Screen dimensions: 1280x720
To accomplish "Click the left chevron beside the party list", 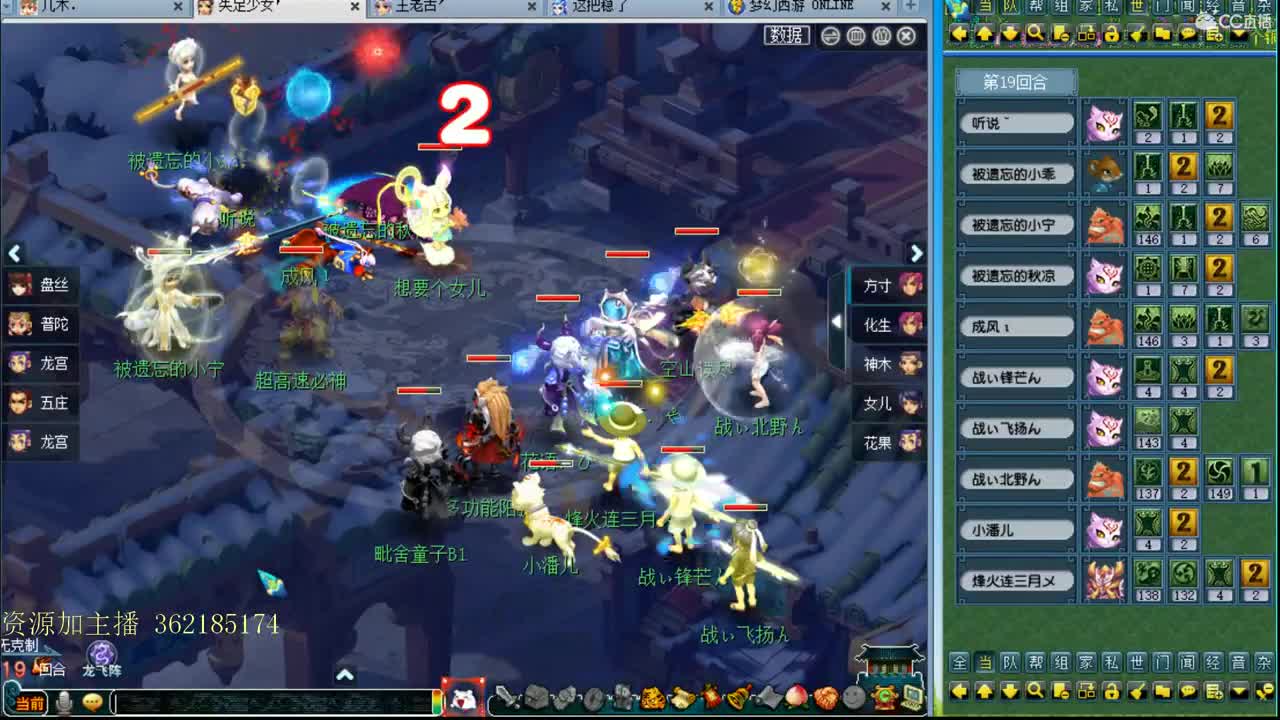I will pos(14,254).
